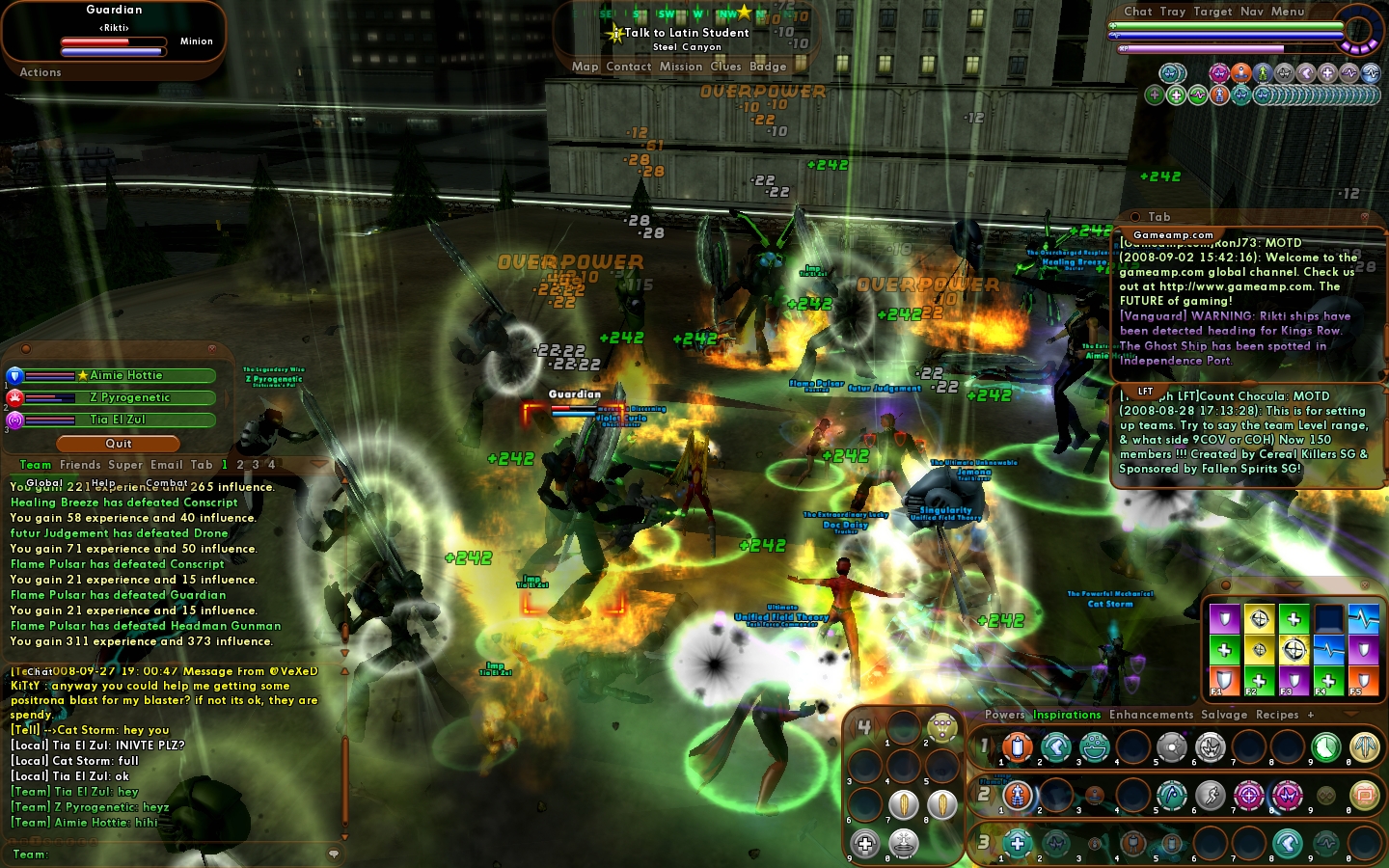1389x868 pixels.
Task: Switch to the Inspirations tab
Action: 1067,715
